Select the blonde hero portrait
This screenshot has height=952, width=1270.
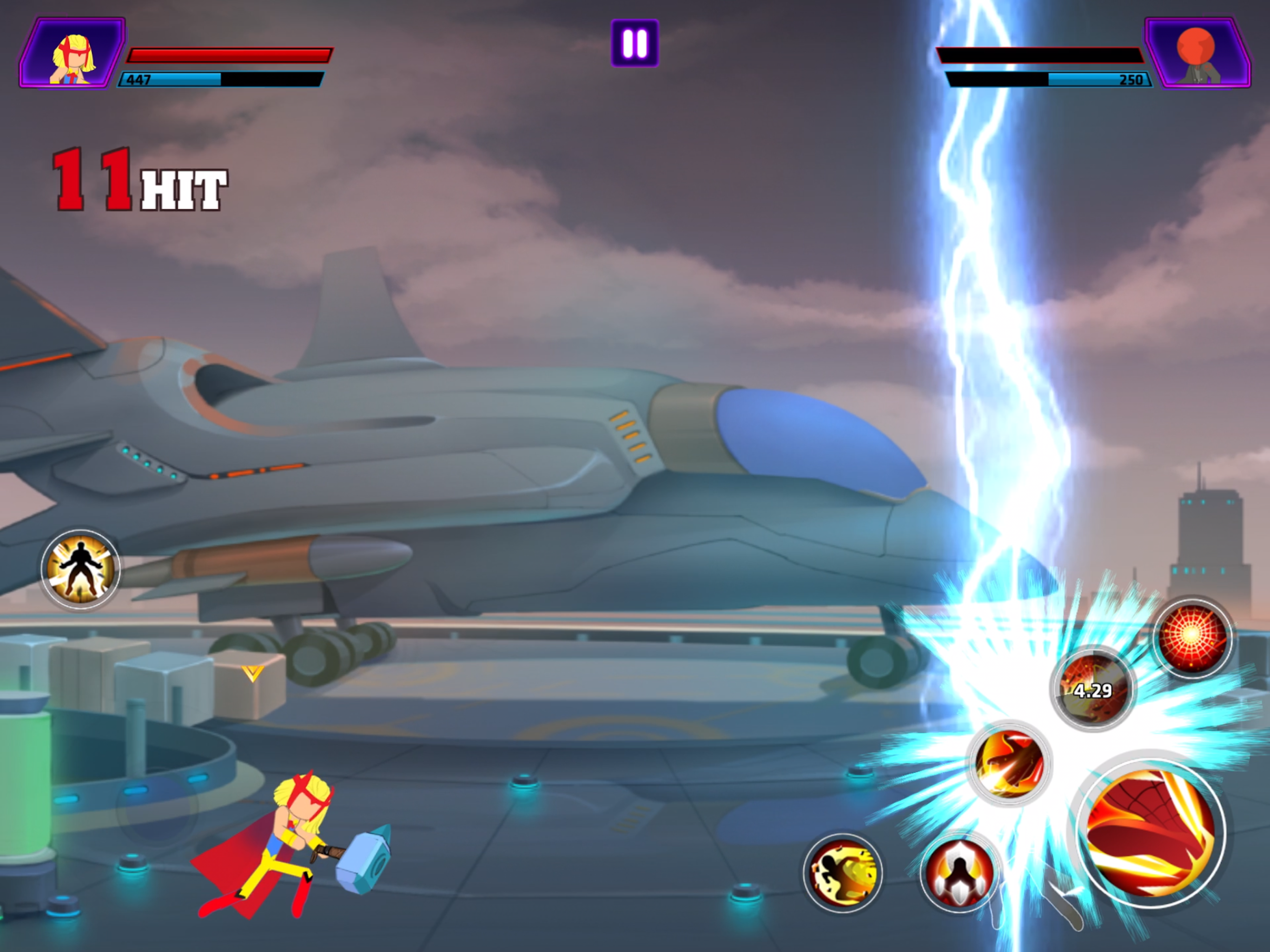[x=73, y=54]
